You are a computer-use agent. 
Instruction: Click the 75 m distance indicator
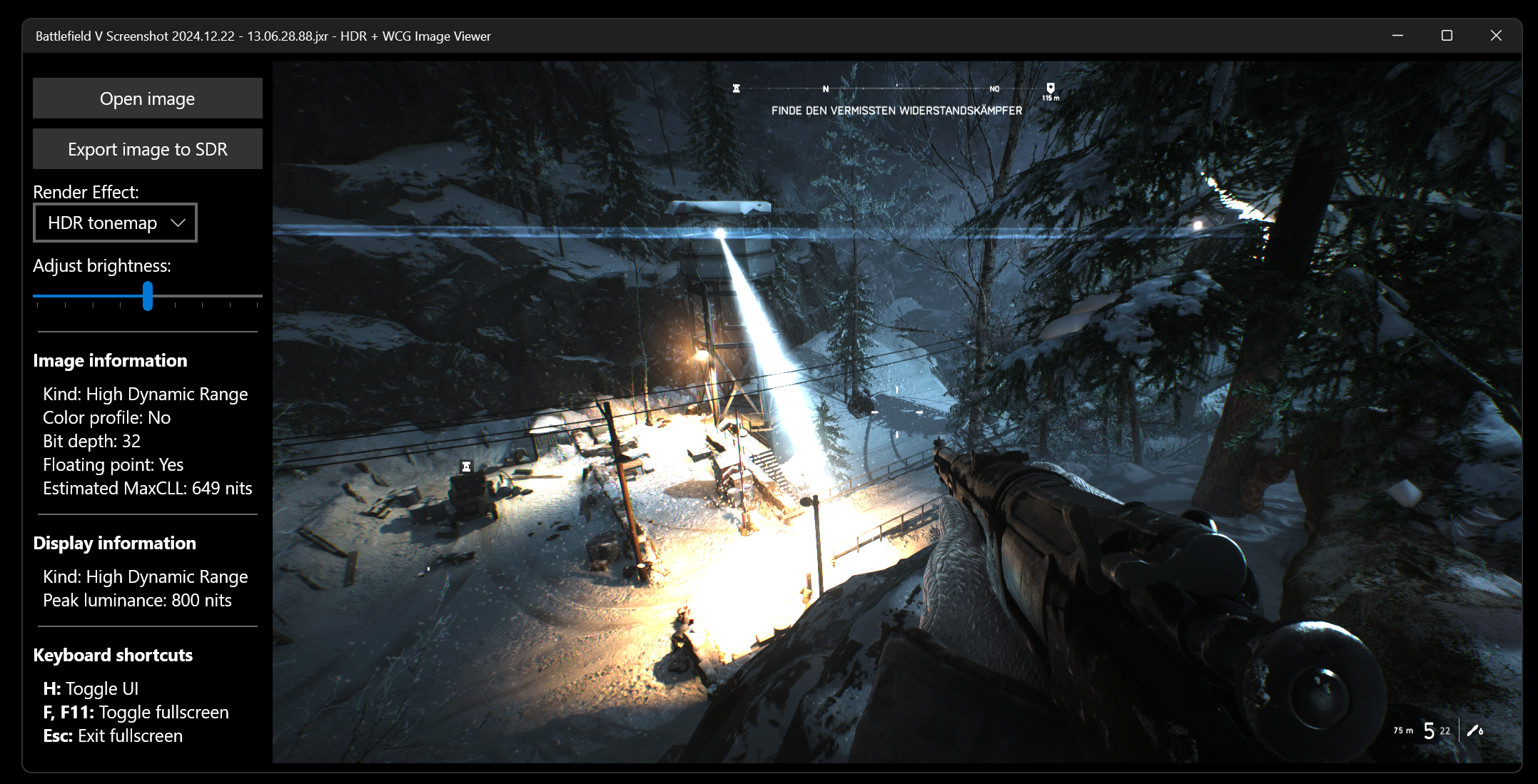click(1403, 731)
